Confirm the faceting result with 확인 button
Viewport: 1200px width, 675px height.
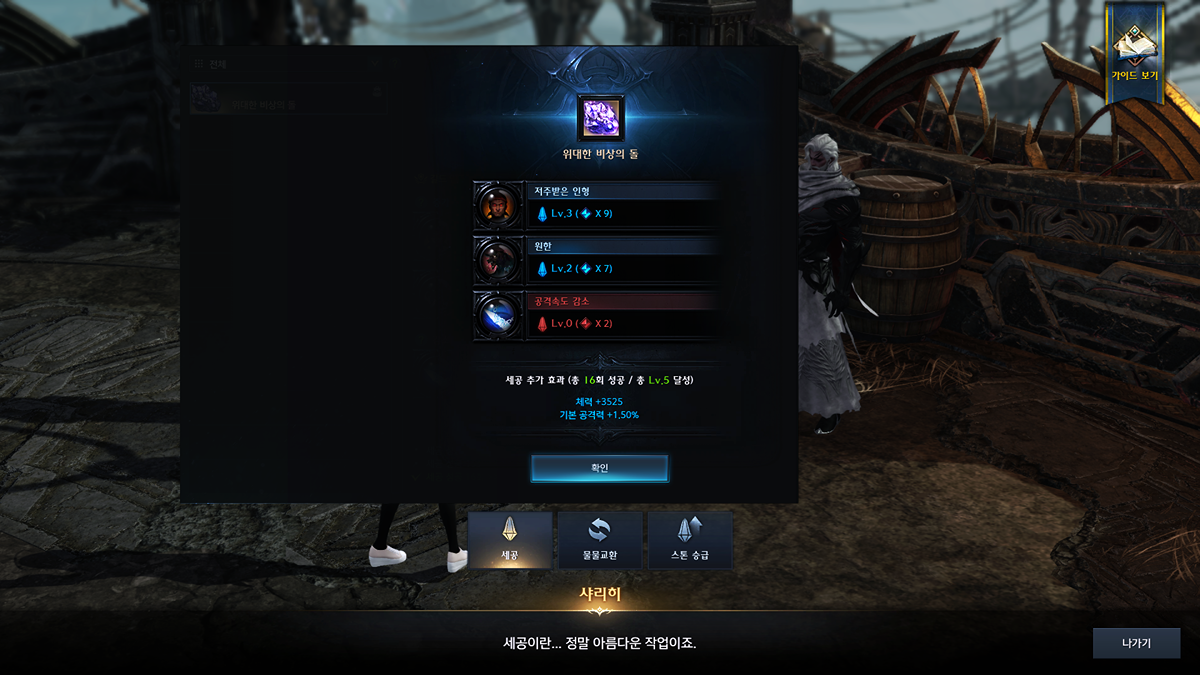[x=599, y=468]
